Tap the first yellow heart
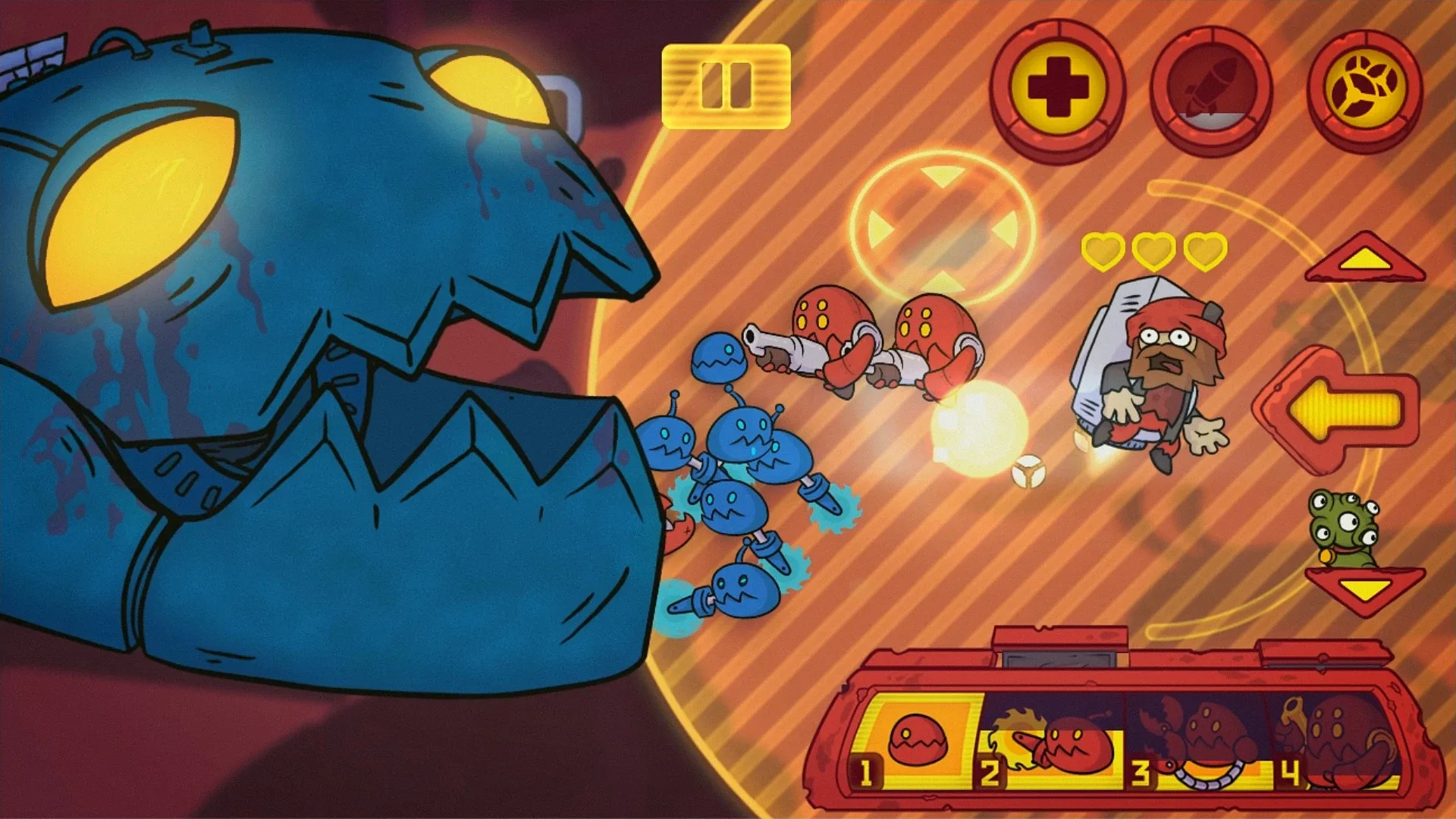Image resolution: width=1456 pixels, height=819 pixels. pos(1105,251)
